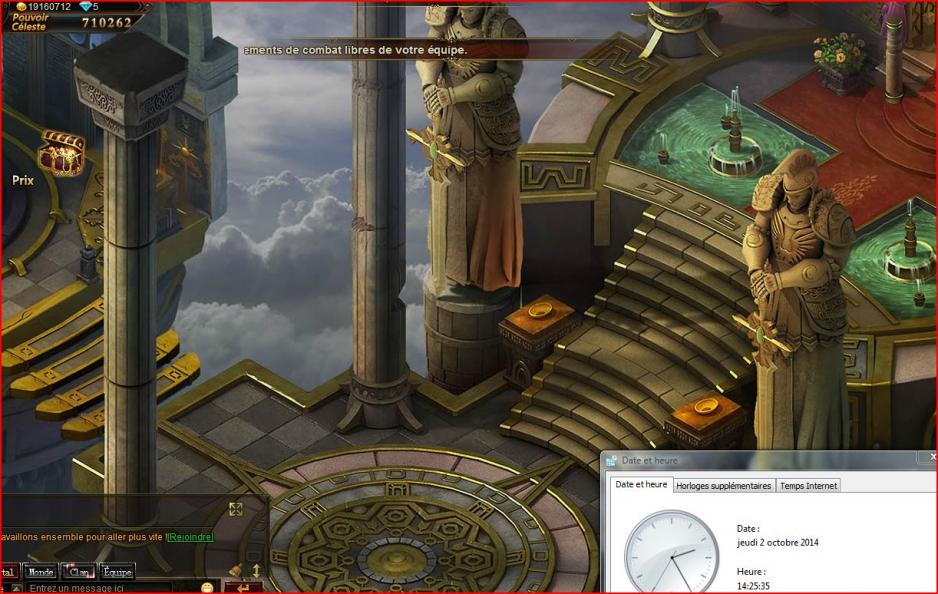This screenshot has width=938, height=594.
Task: Switch chat to the Monde channel
Action: [x=41, y=572]
